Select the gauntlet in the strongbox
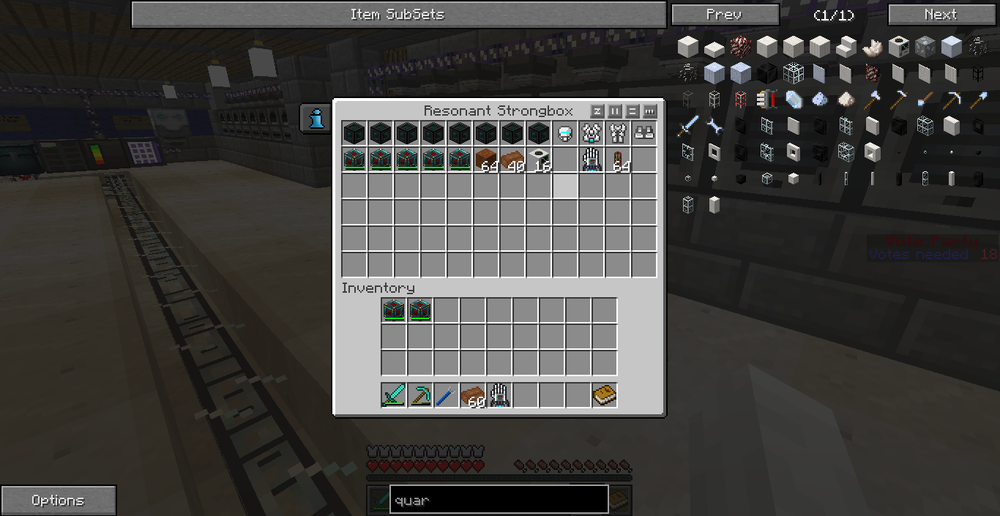 [592, 159]
